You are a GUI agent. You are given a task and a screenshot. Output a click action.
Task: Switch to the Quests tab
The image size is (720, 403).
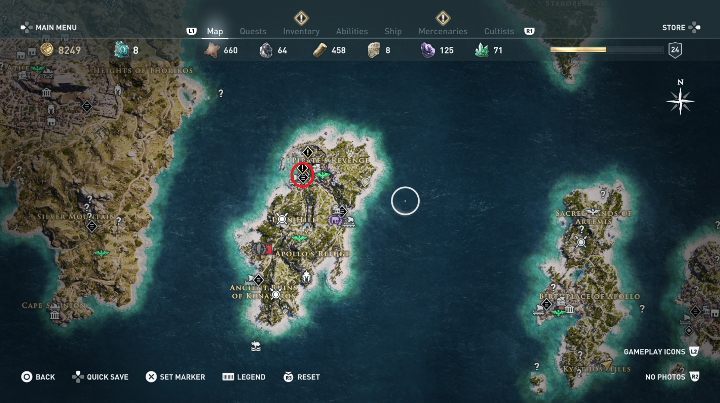tap(252, 31)
